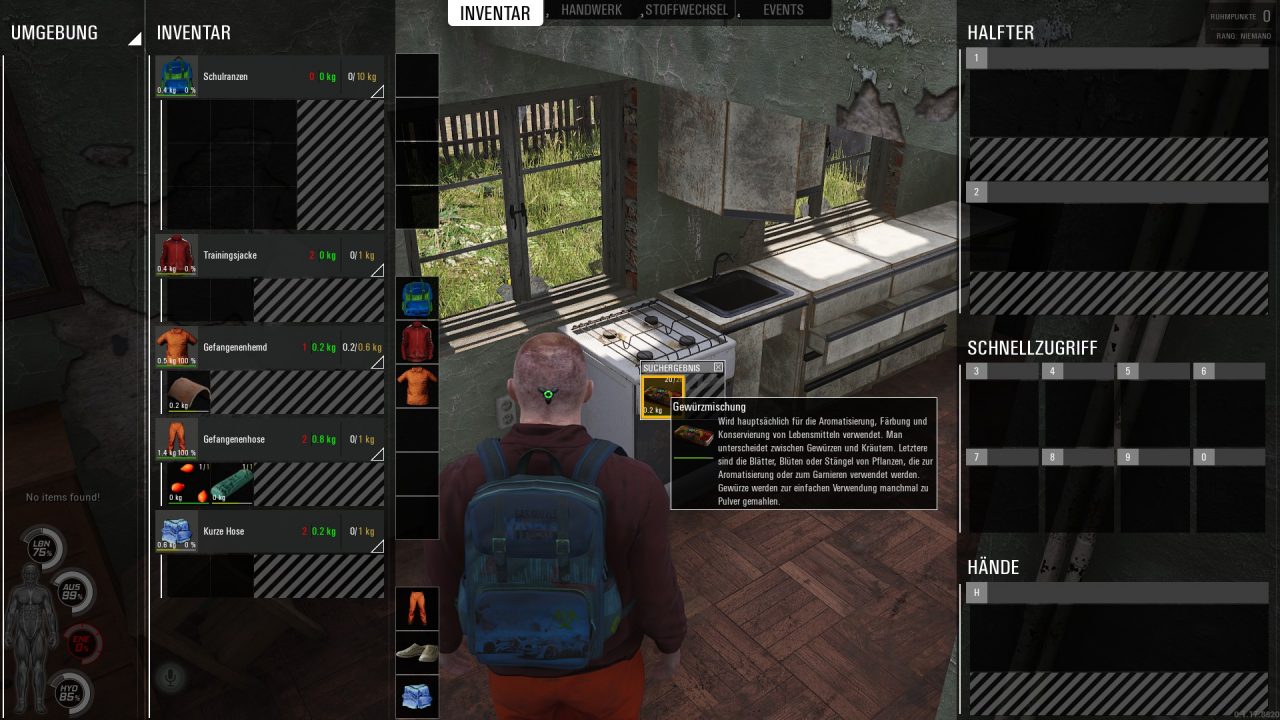The width and height of the screenshot is (1280, 720).
Task: Click the Trainingsjacke item icon
Action: pos(175,255)
